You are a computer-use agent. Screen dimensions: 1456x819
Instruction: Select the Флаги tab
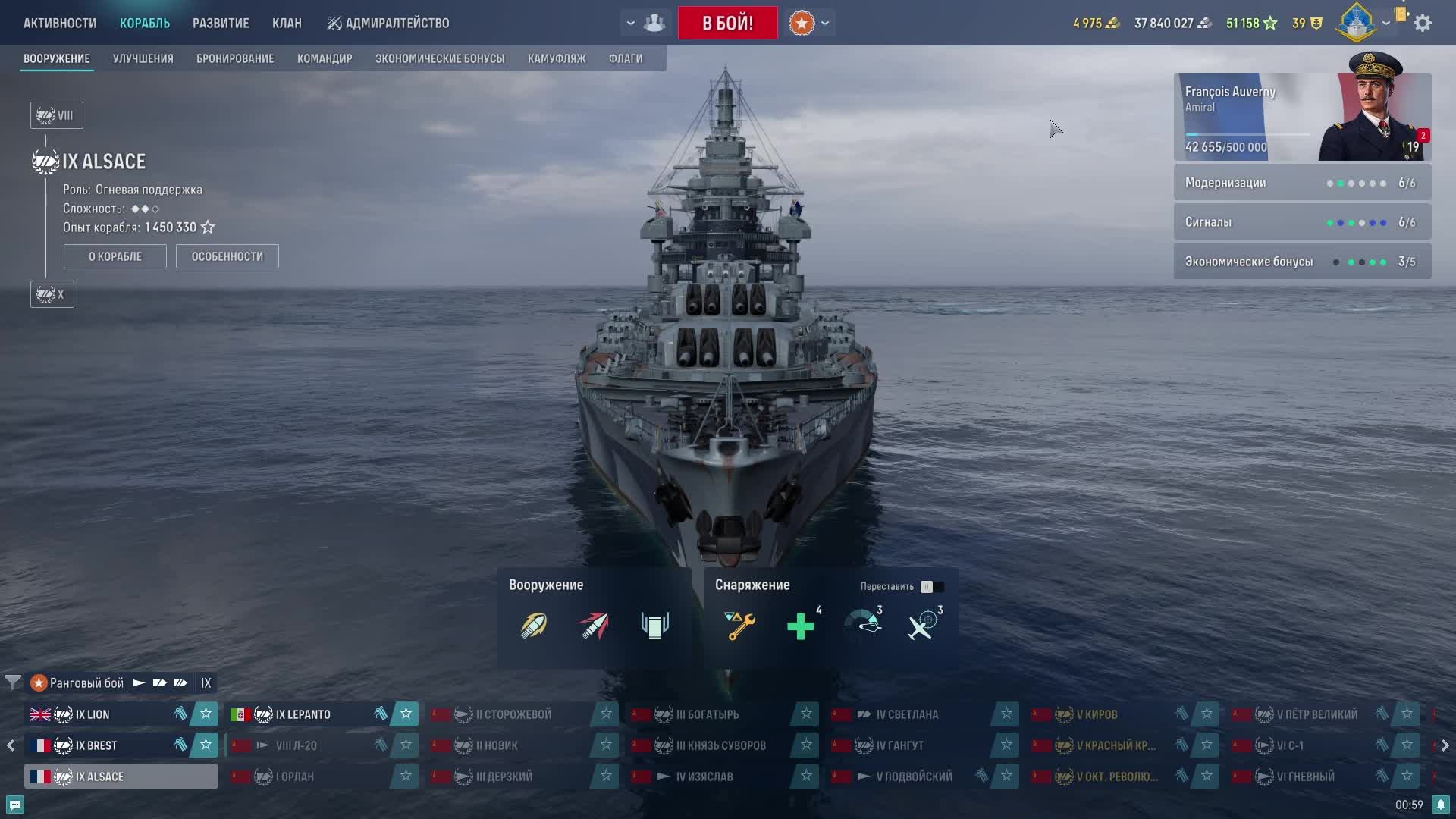pos(626,58)
